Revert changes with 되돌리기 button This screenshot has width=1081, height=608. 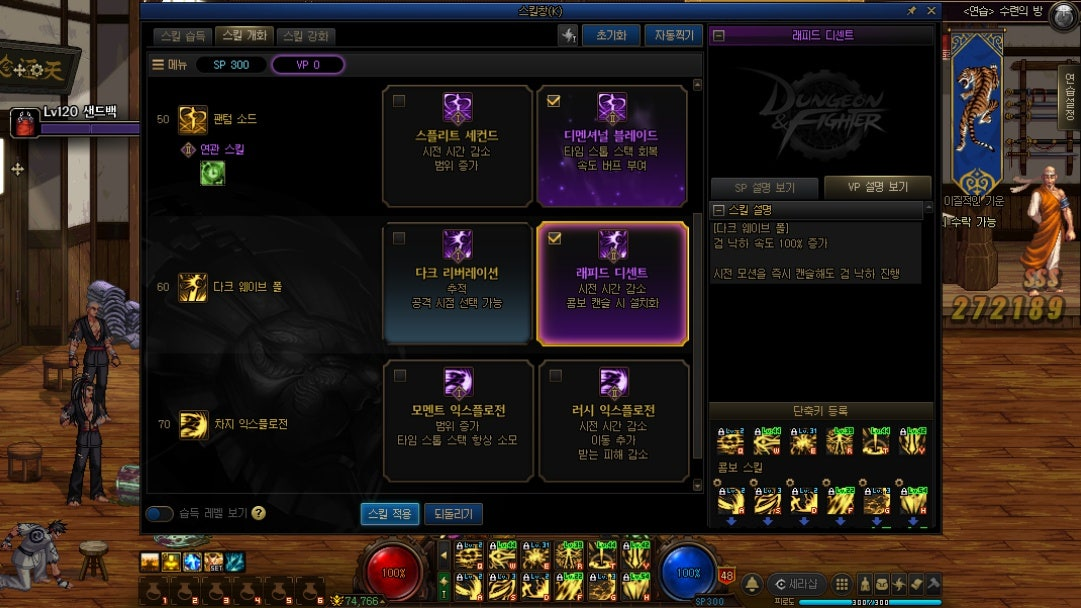453,514
